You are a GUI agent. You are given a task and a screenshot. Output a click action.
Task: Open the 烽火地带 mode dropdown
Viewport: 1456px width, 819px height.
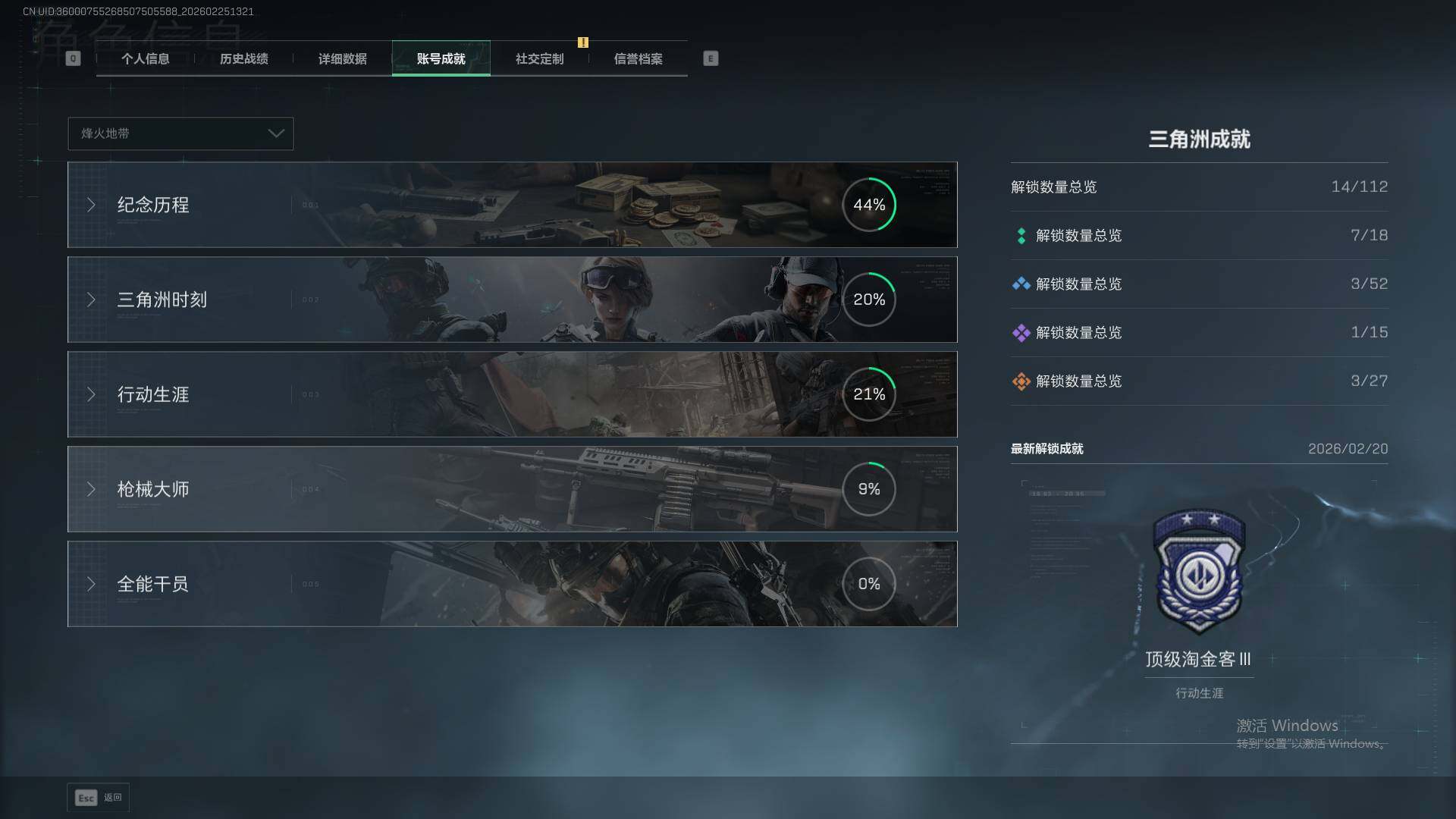click(180, 133)
